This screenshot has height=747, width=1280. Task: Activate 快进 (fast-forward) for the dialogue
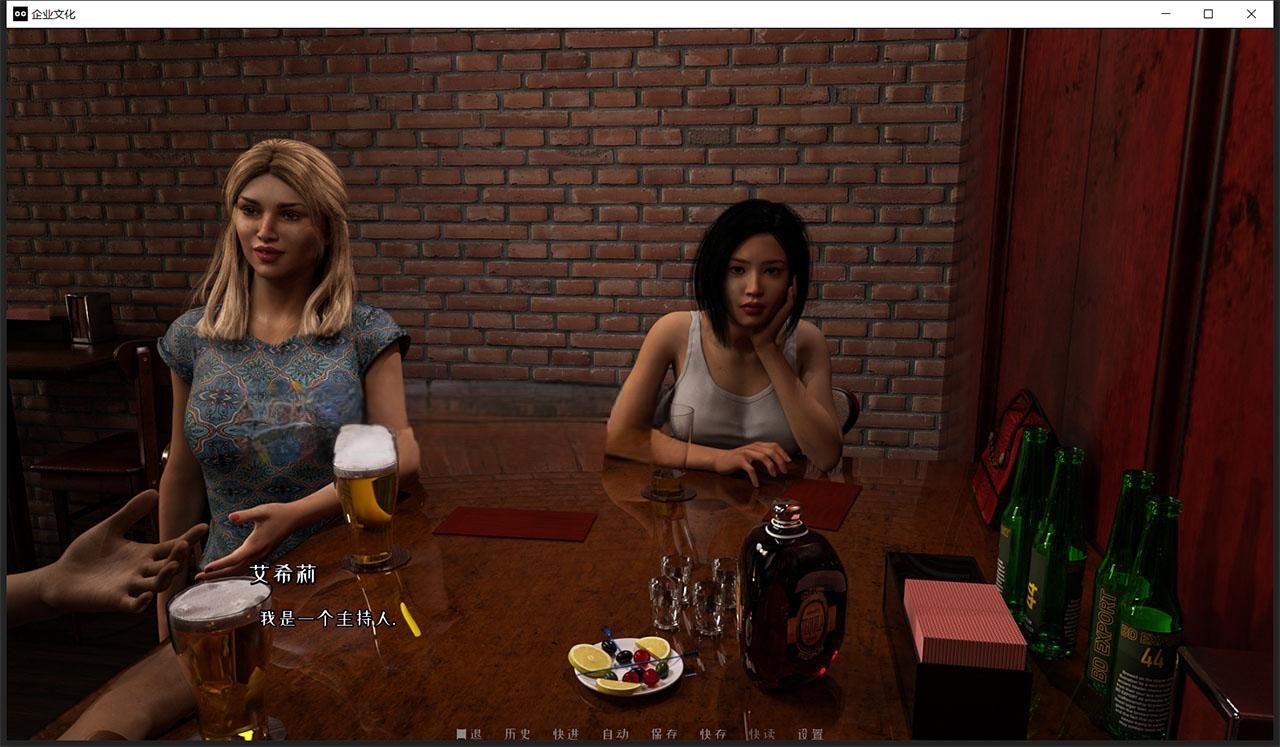(x=566, y=734)
